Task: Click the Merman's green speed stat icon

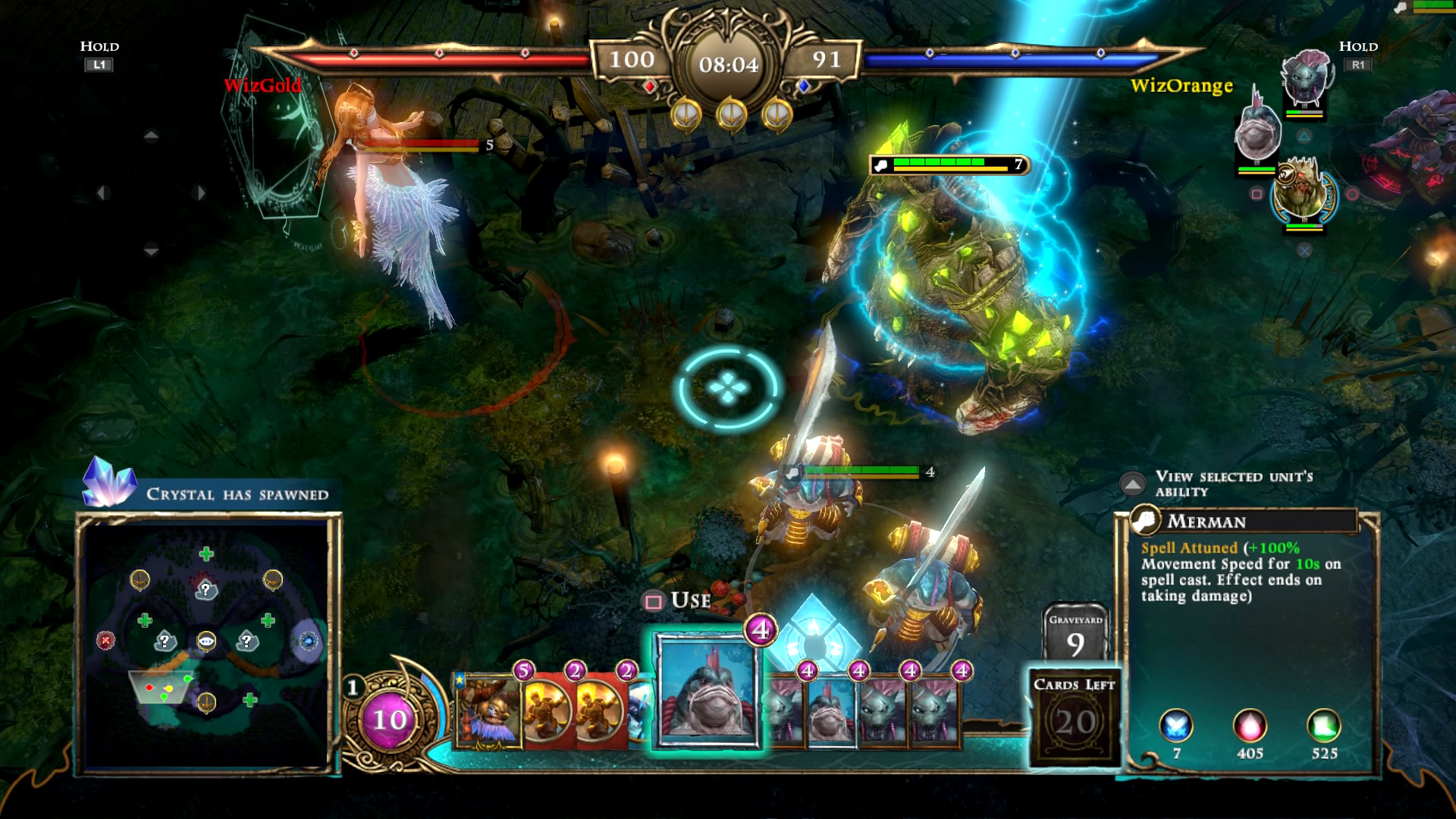Action: click(x=1323, y=726)
